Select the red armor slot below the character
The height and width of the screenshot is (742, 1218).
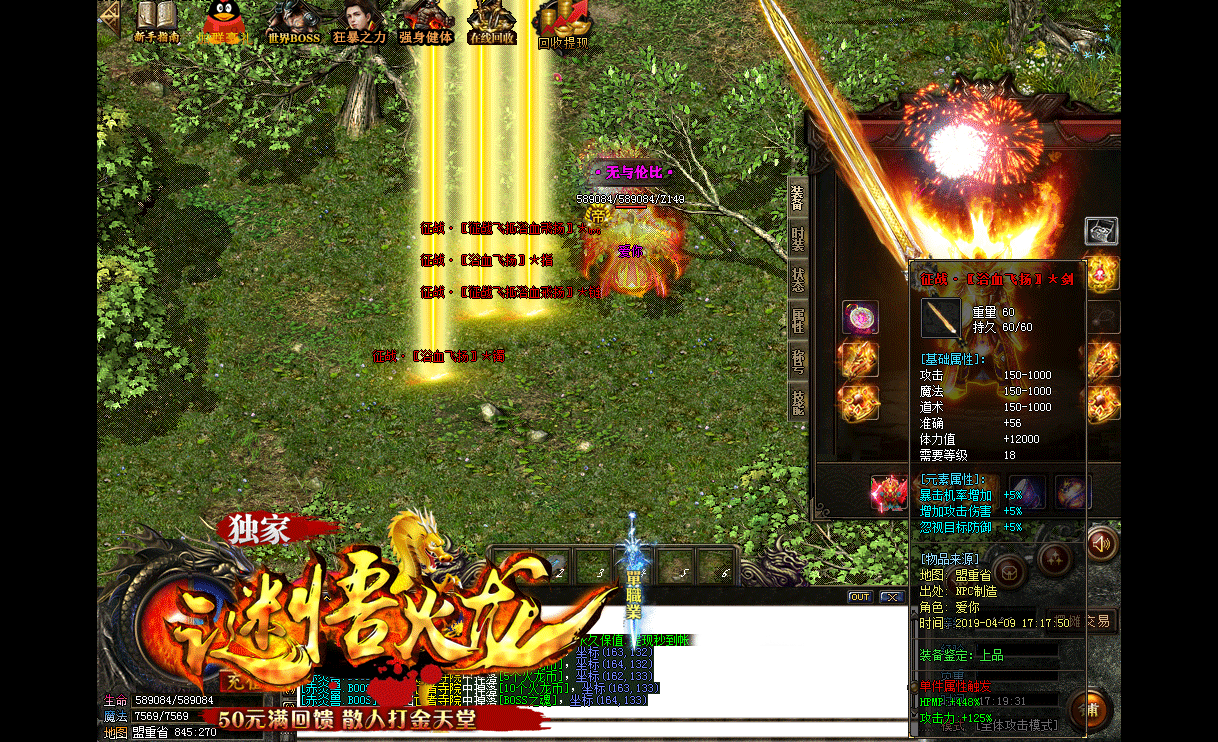click(x=888, y=492)
